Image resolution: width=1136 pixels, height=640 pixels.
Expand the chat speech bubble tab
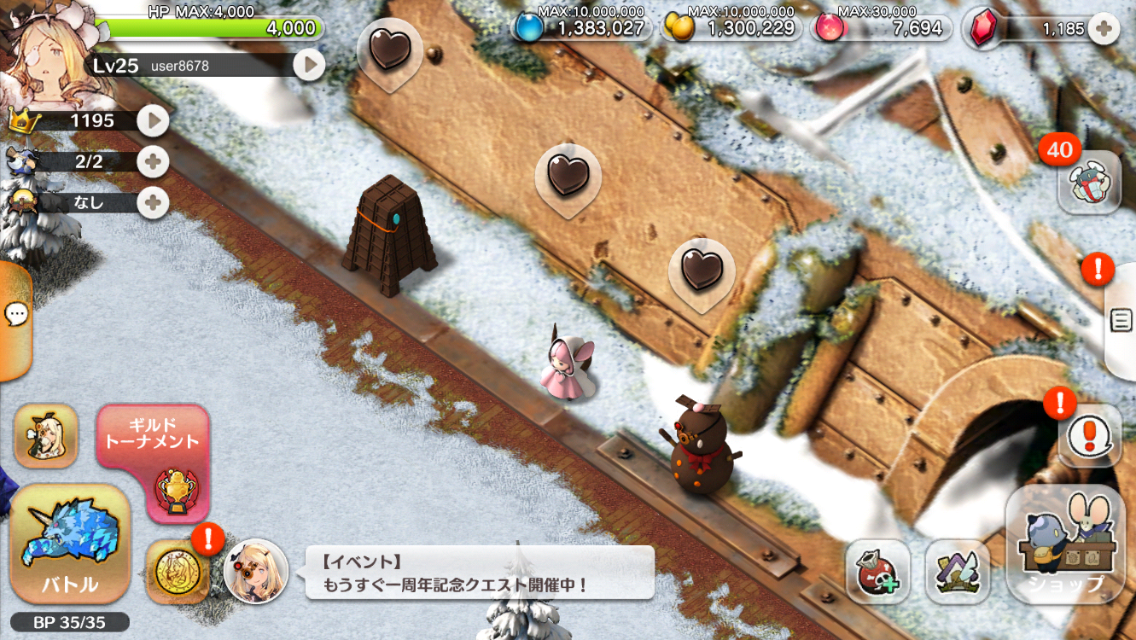(15, 316)
